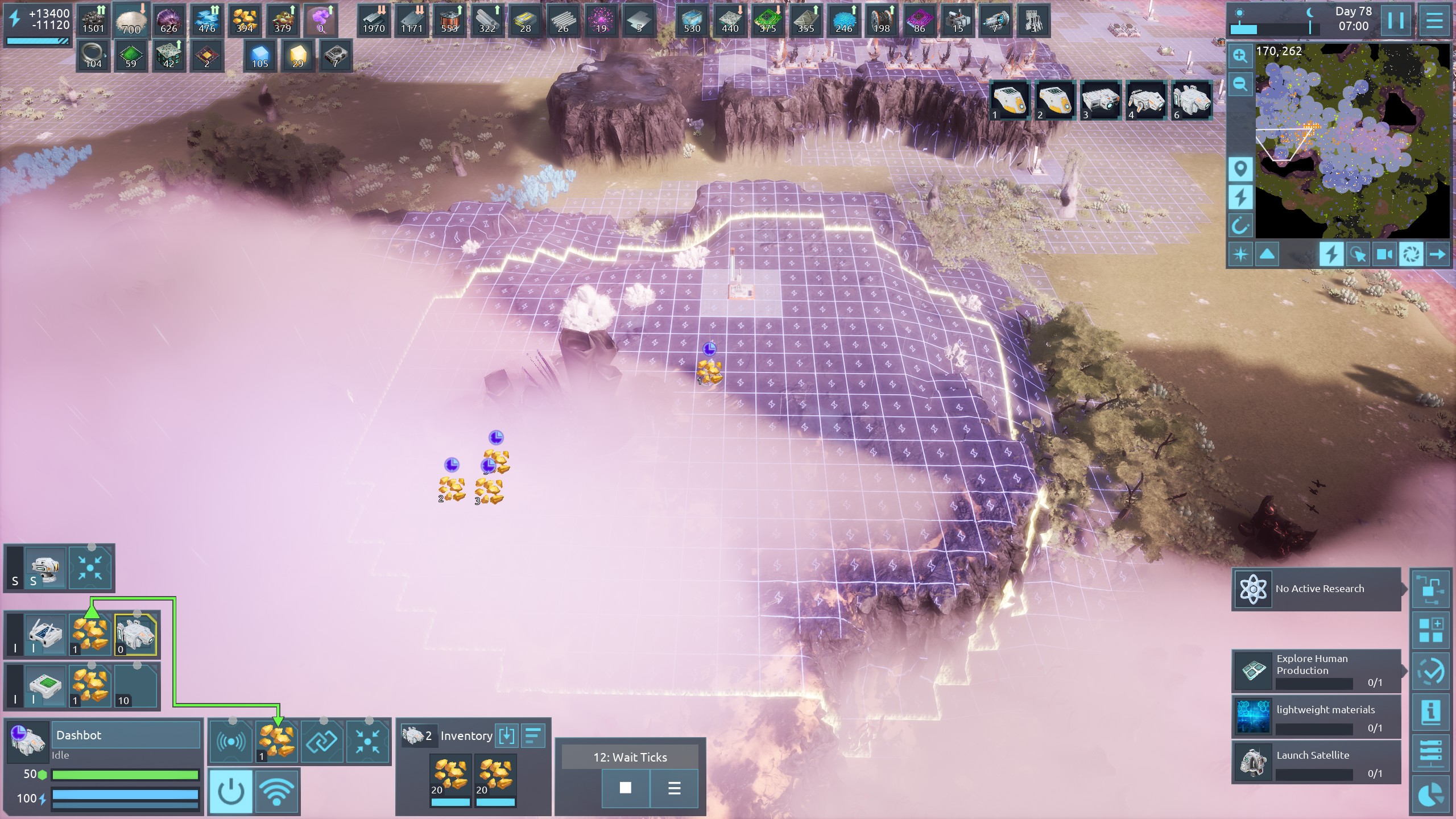1456x819 pixels.
Task: Click on the minimap terrain view
Action: tap(1352, 142)
